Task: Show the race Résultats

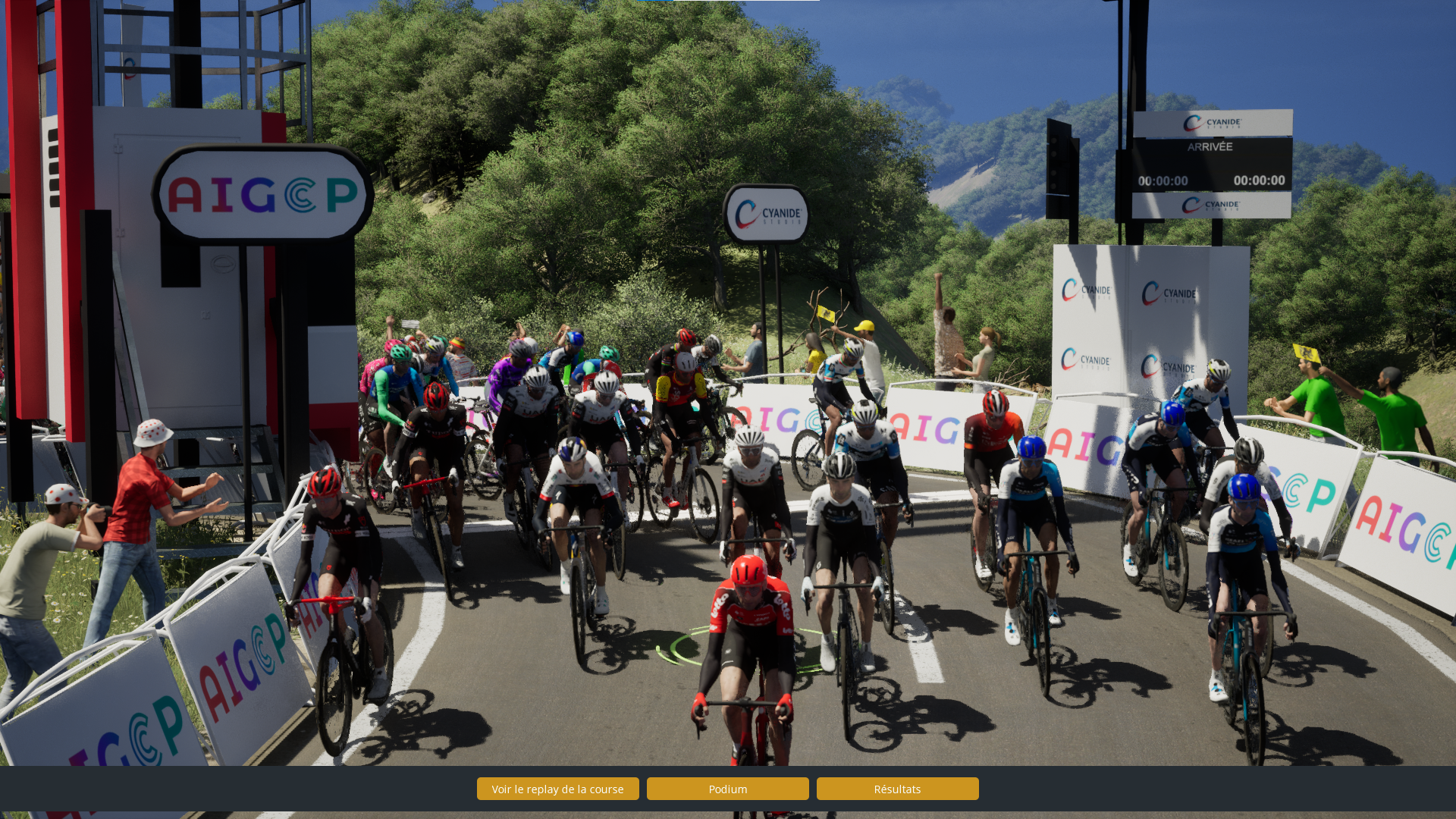Action: pos(897,789)
